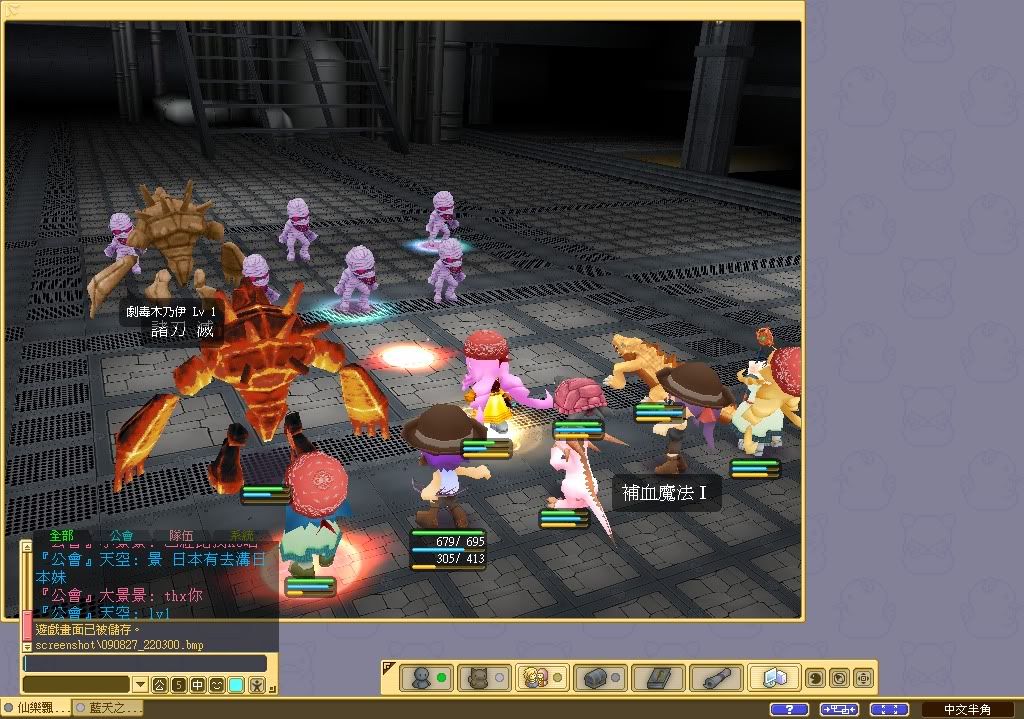Switch to the 全部 chat tab
This screenshot has width=1024, height=719.
62,536
